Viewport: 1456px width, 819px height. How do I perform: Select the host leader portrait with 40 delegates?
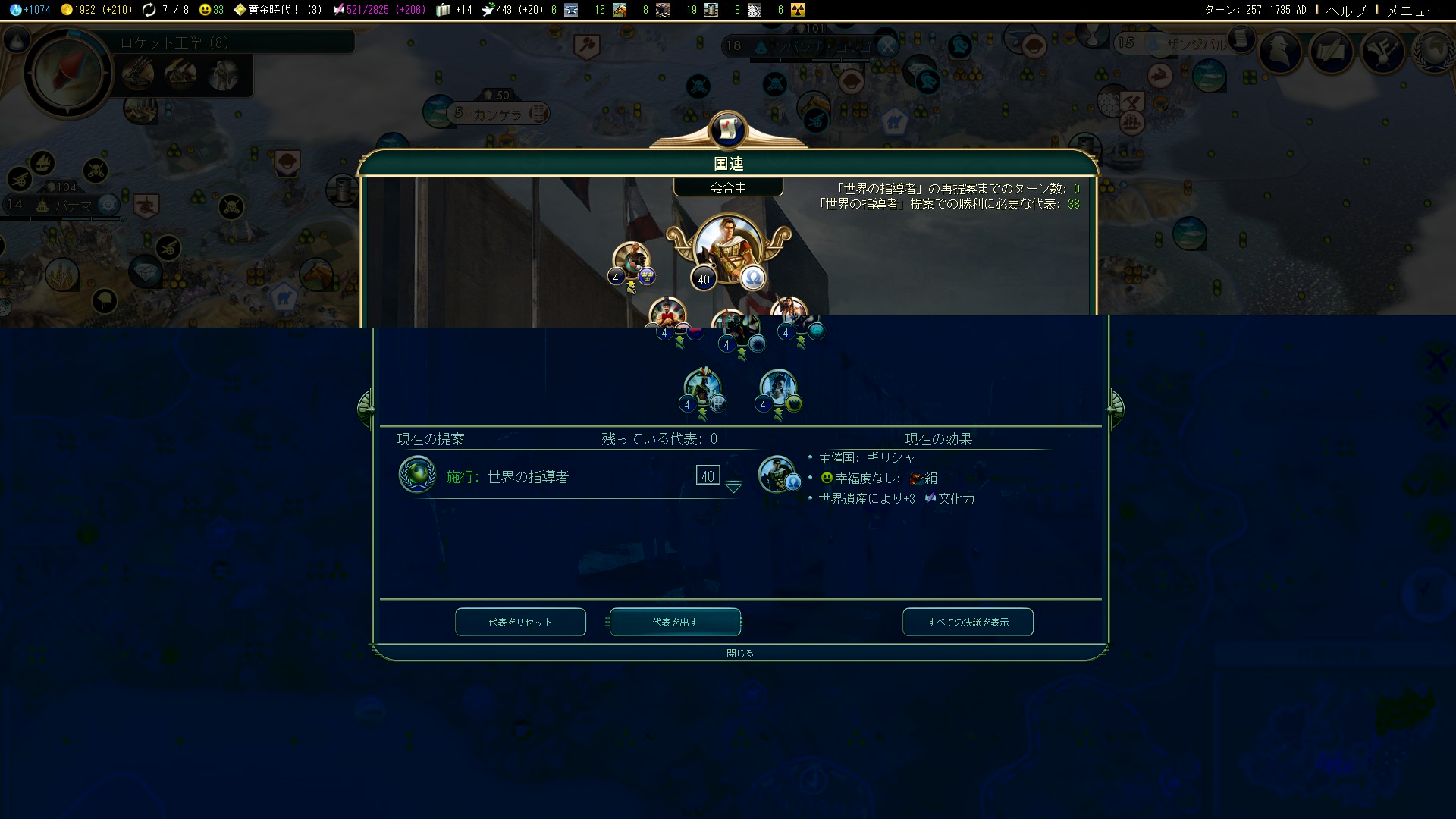coord(728,249)
